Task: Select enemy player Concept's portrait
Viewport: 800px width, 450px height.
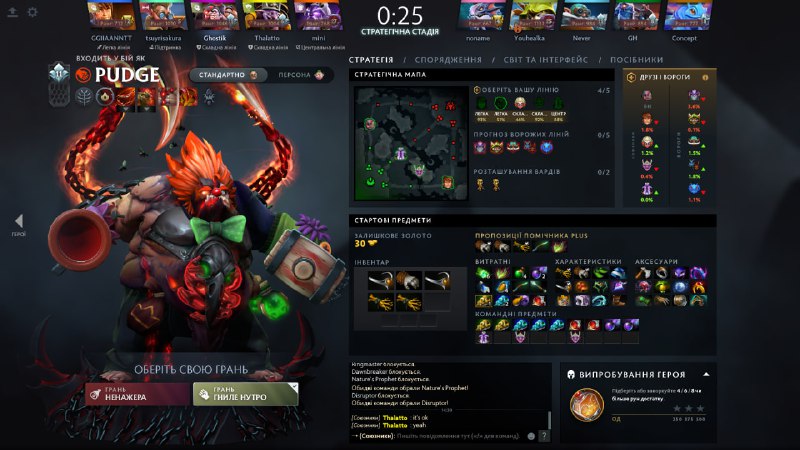Action: (685, 17)
